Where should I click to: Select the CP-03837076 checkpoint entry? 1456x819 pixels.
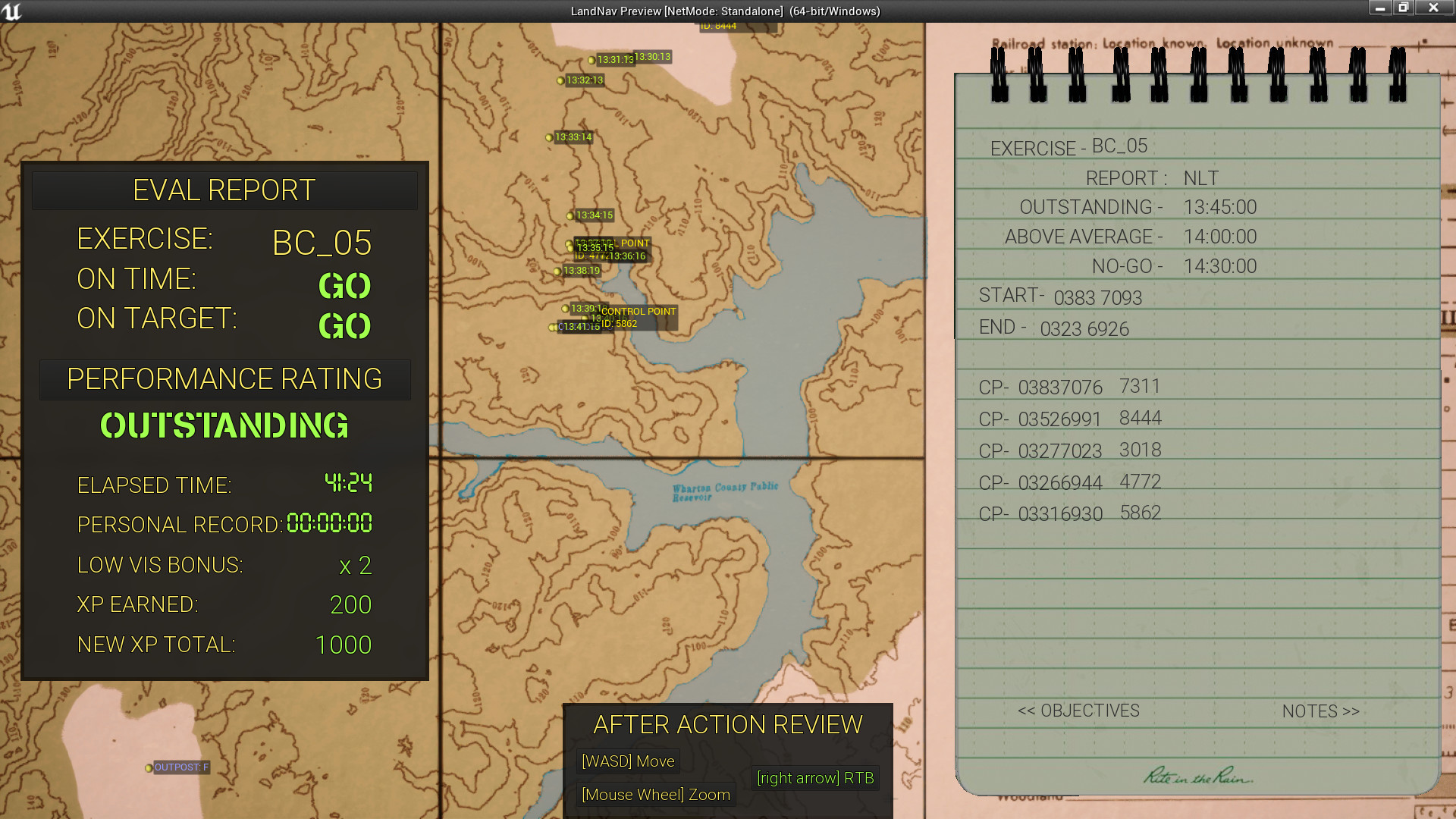tap(1043, 387)
